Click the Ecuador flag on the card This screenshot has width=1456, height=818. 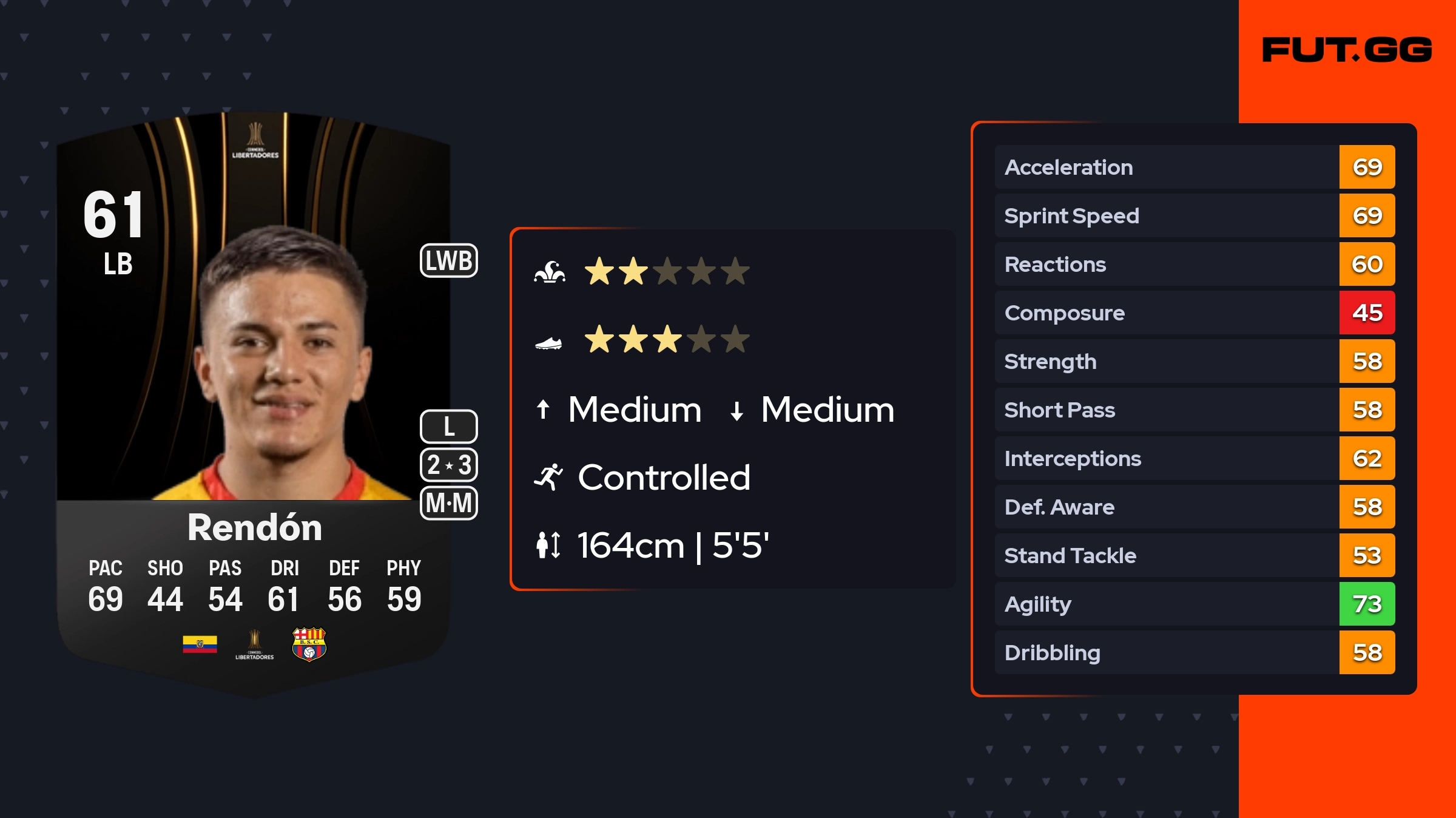point(200,644)
